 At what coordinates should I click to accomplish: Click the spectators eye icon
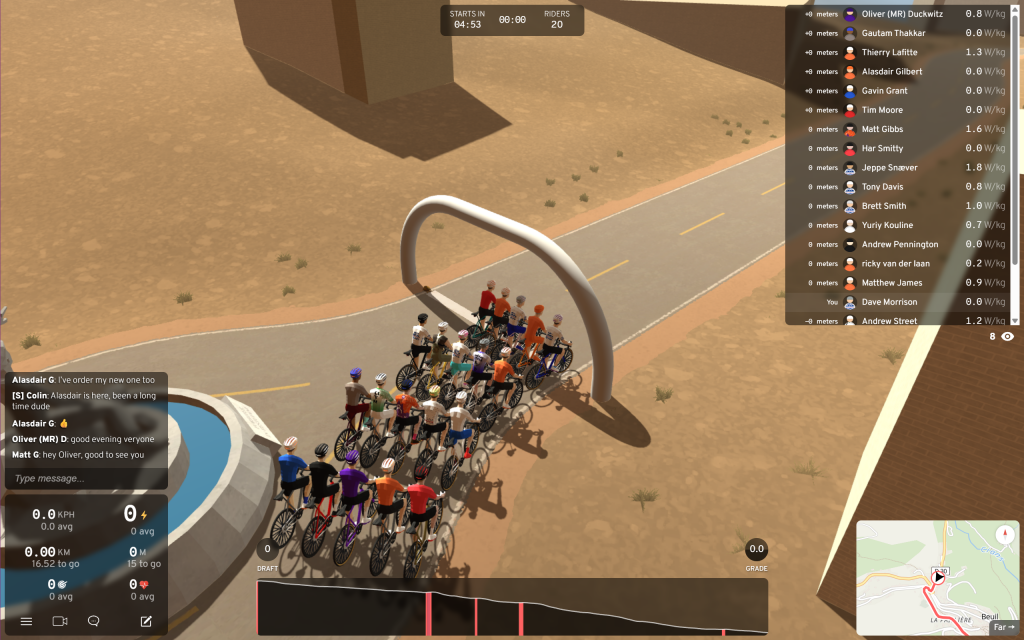(1007, 337)
